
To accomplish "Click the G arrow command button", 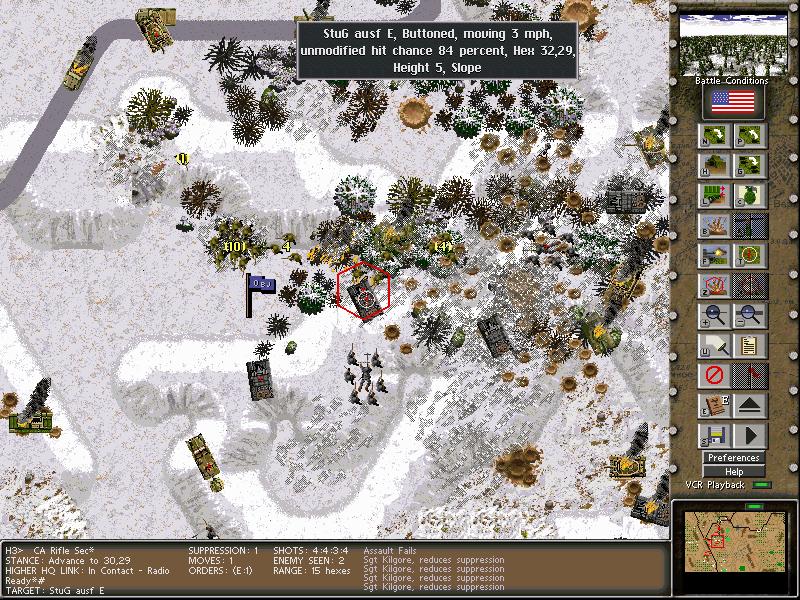I will pyautogui.click(x=750, y=166).
